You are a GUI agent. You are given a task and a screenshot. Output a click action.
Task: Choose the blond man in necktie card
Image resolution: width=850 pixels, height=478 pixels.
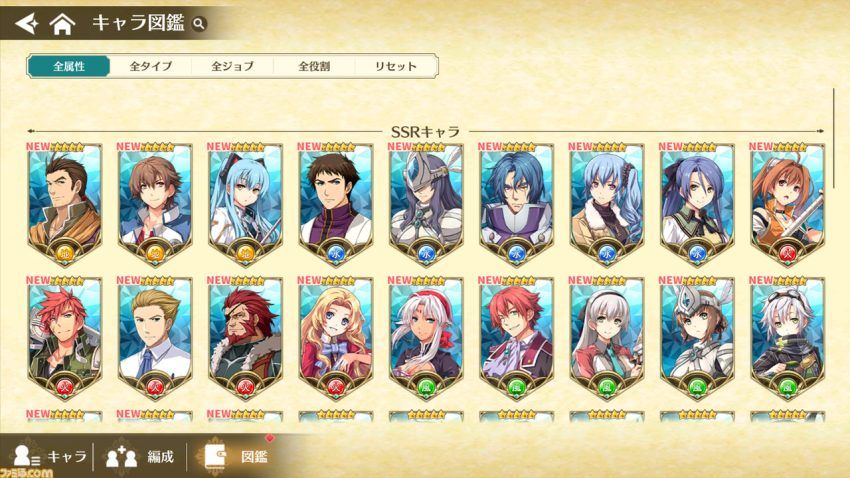click(x=155, y=332)
